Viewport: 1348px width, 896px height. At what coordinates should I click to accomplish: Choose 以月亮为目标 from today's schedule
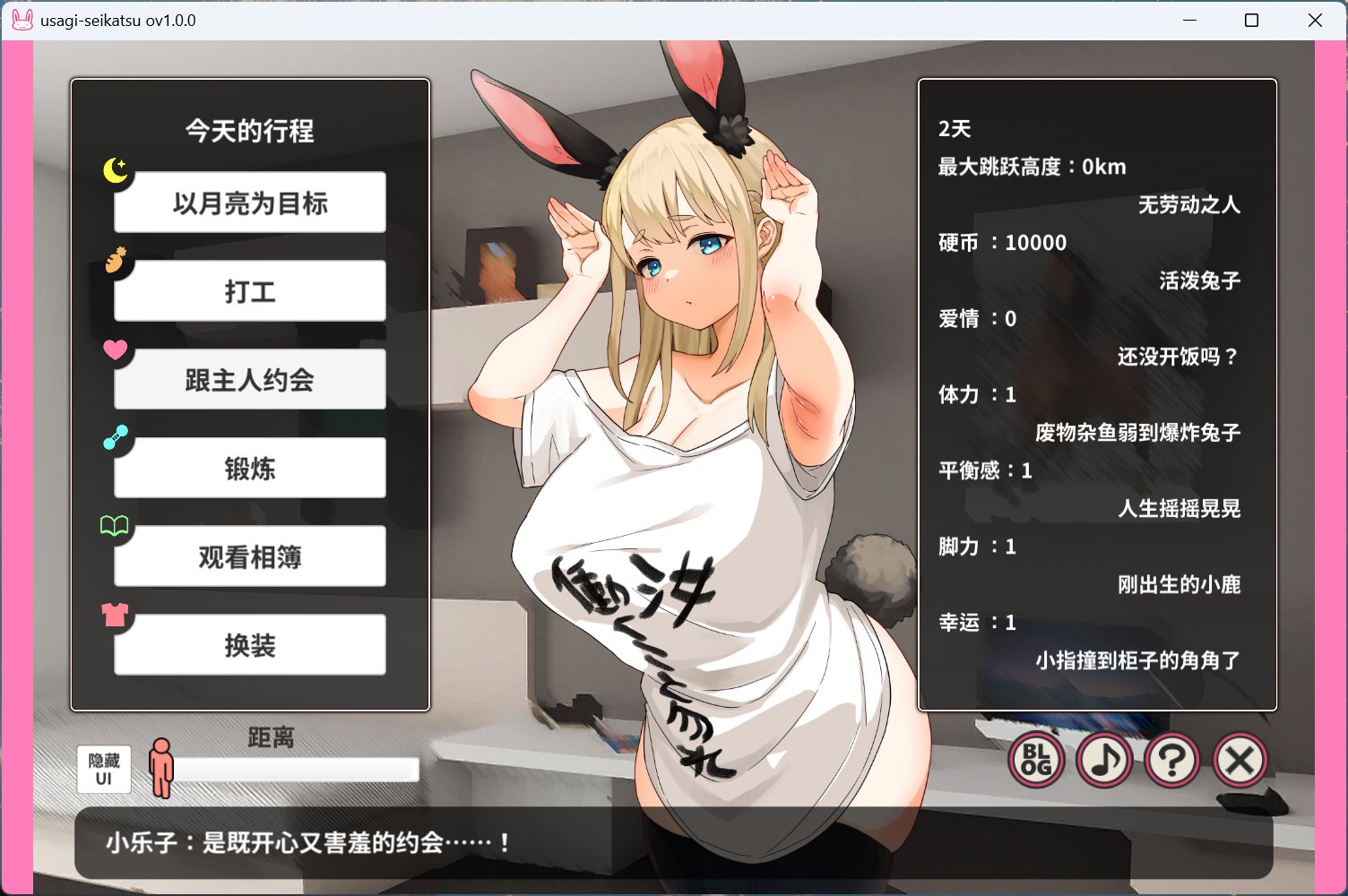point(249,202)
